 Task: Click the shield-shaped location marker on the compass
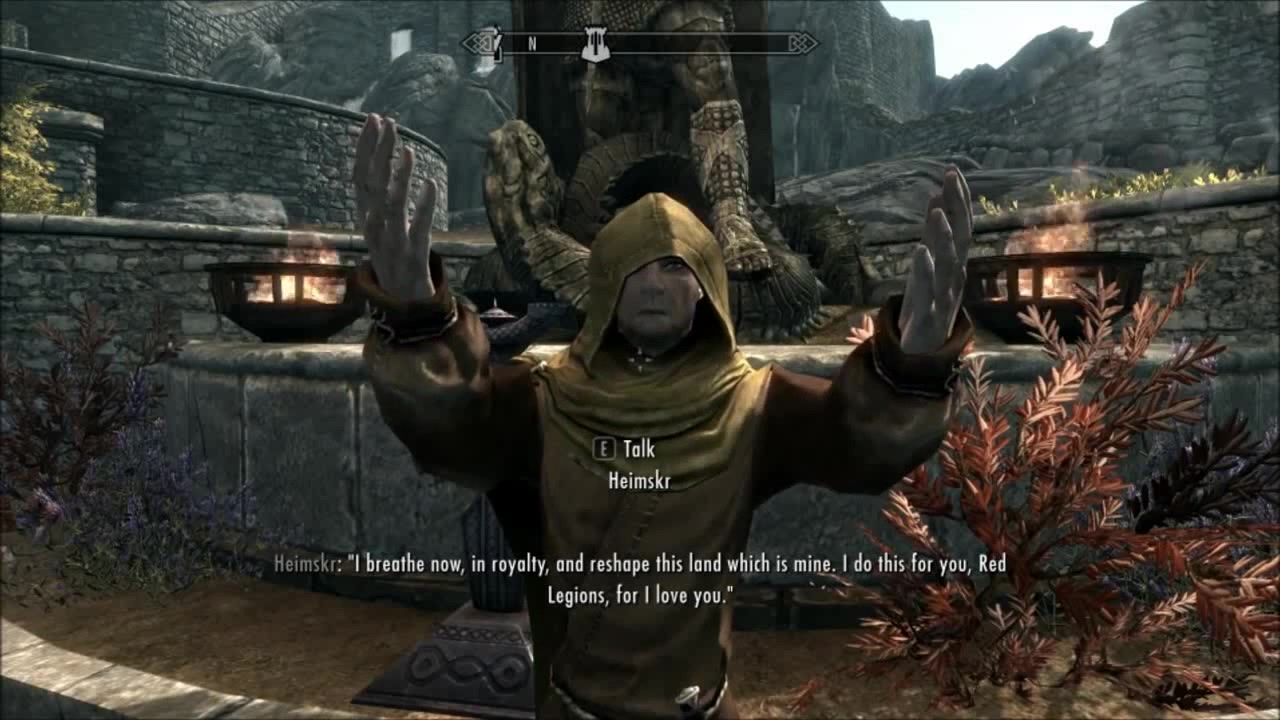596,44
